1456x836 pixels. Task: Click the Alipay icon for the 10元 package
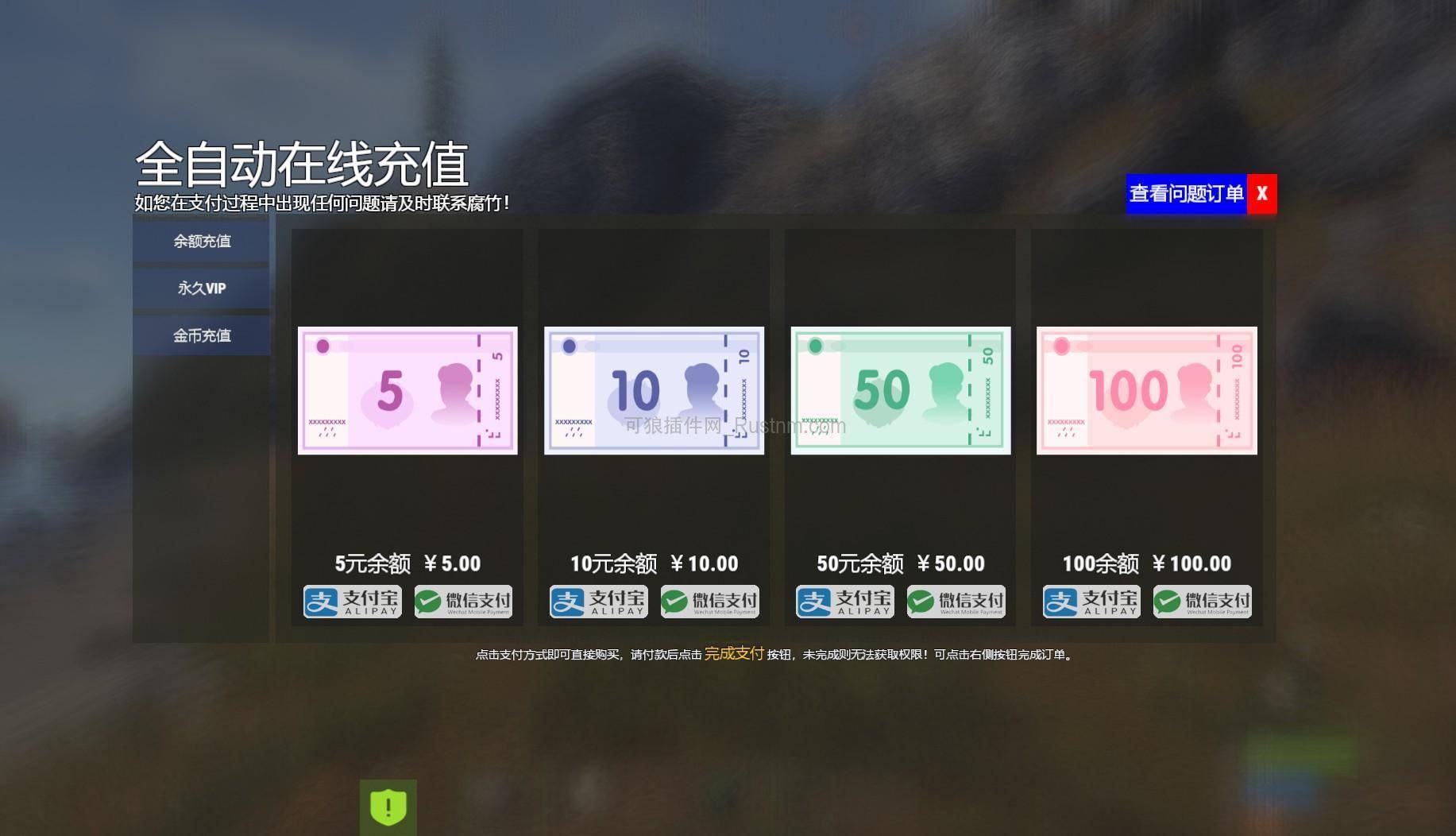click(597, 602)
